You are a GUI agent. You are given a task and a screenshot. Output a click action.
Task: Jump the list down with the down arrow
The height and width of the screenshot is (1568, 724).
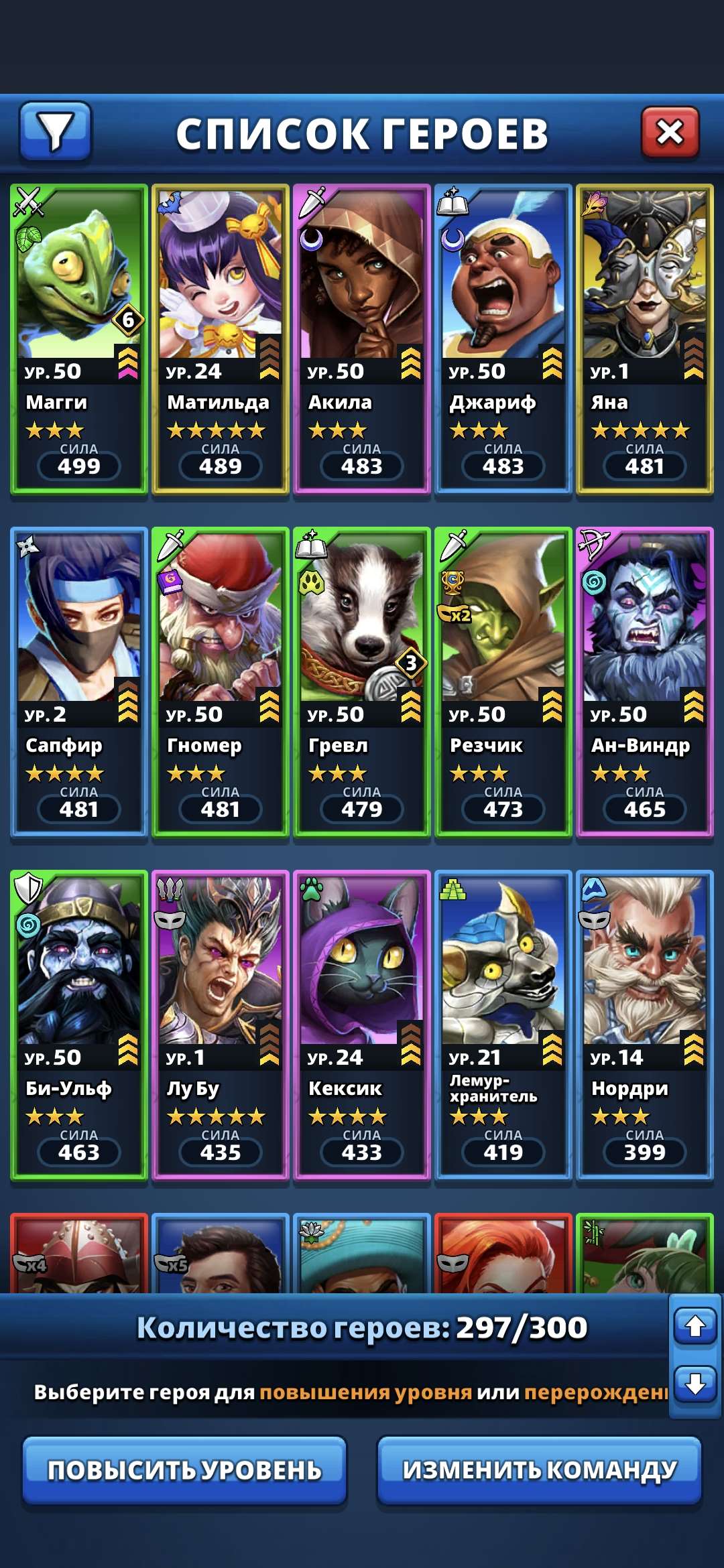pos(695,1384)
